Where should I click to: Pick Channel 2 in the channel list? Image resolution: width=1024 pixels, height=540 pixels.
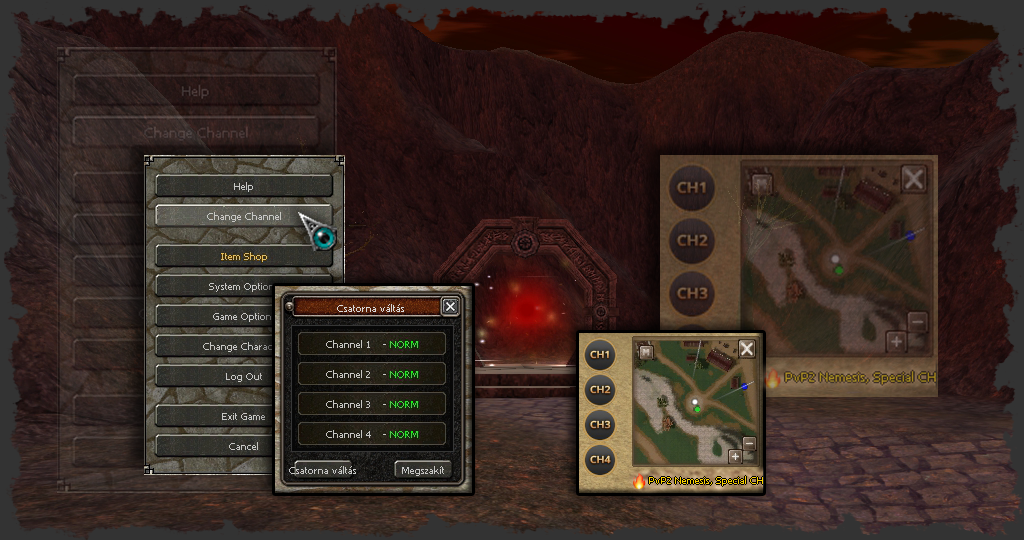coord(372,375)
